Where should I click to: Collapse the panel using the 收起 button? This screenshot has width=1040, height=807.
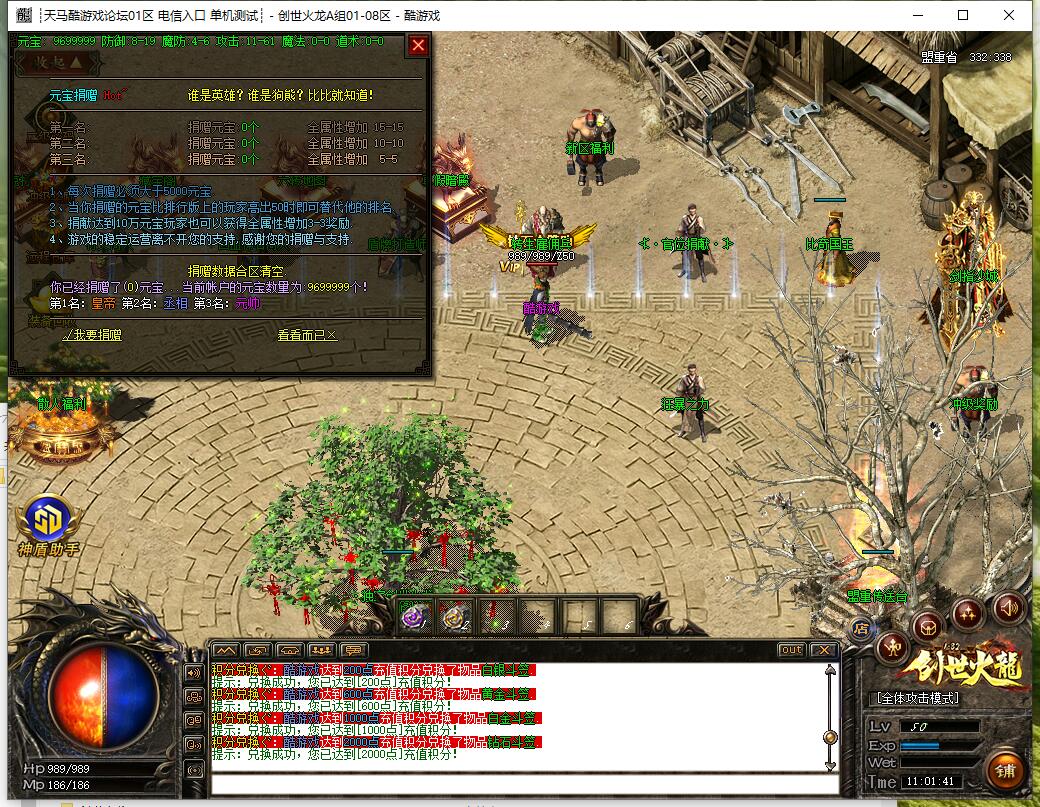click(60, 62)
